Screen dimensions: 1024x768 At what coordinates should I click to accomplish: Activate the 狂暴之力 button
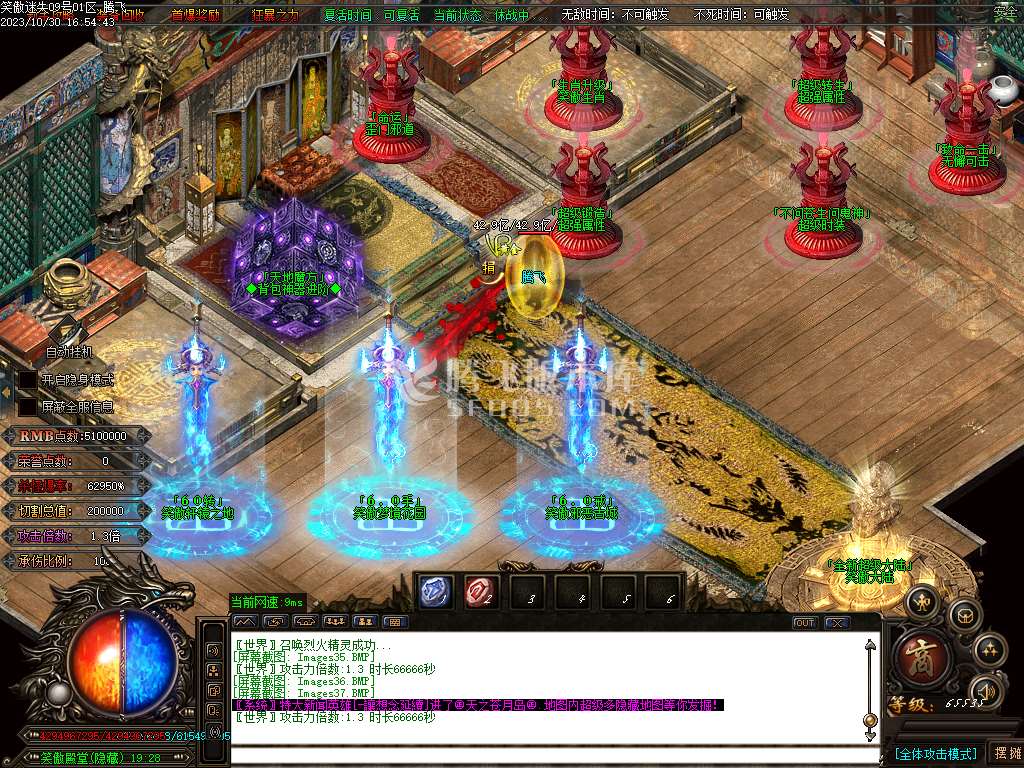pyautogui.click(x=274, y=15)
